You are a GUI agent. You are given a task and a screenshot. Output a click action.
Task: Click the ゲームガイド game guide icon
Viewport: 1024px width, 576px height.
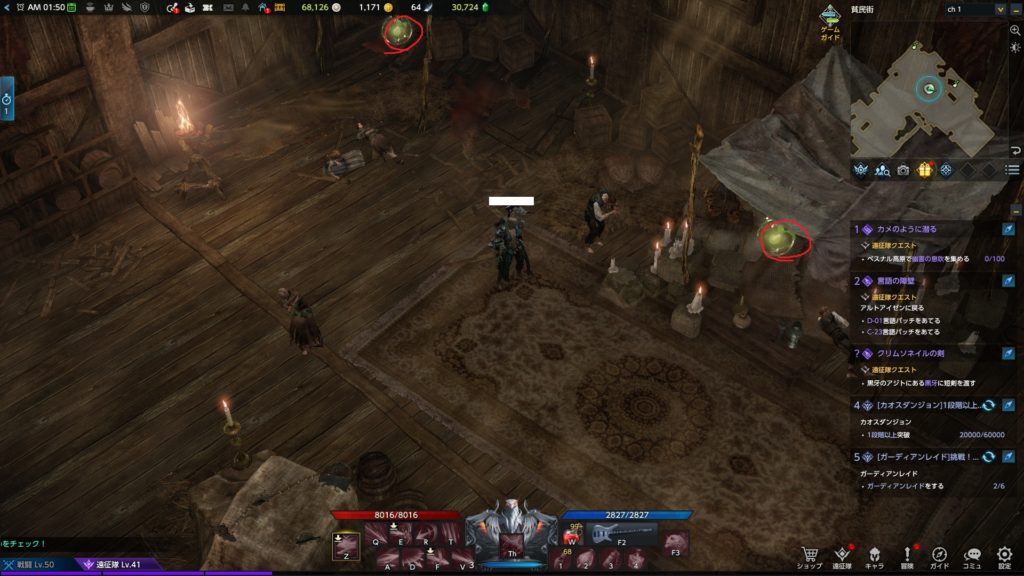coord(830,20)
